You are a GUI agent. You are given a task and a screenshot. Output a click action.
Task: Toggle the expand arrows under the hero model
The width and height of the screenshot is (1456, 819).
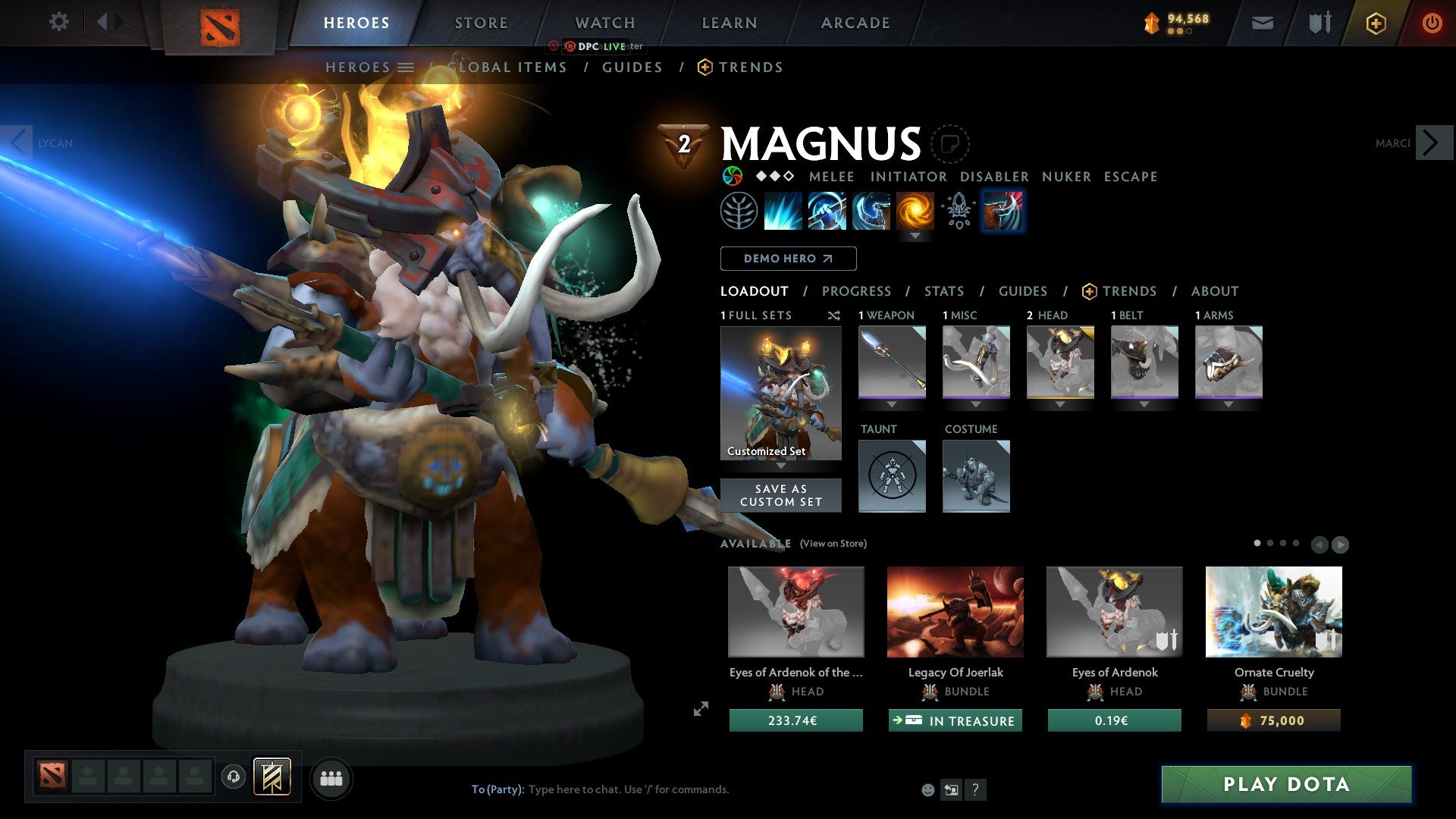point(700,710)
